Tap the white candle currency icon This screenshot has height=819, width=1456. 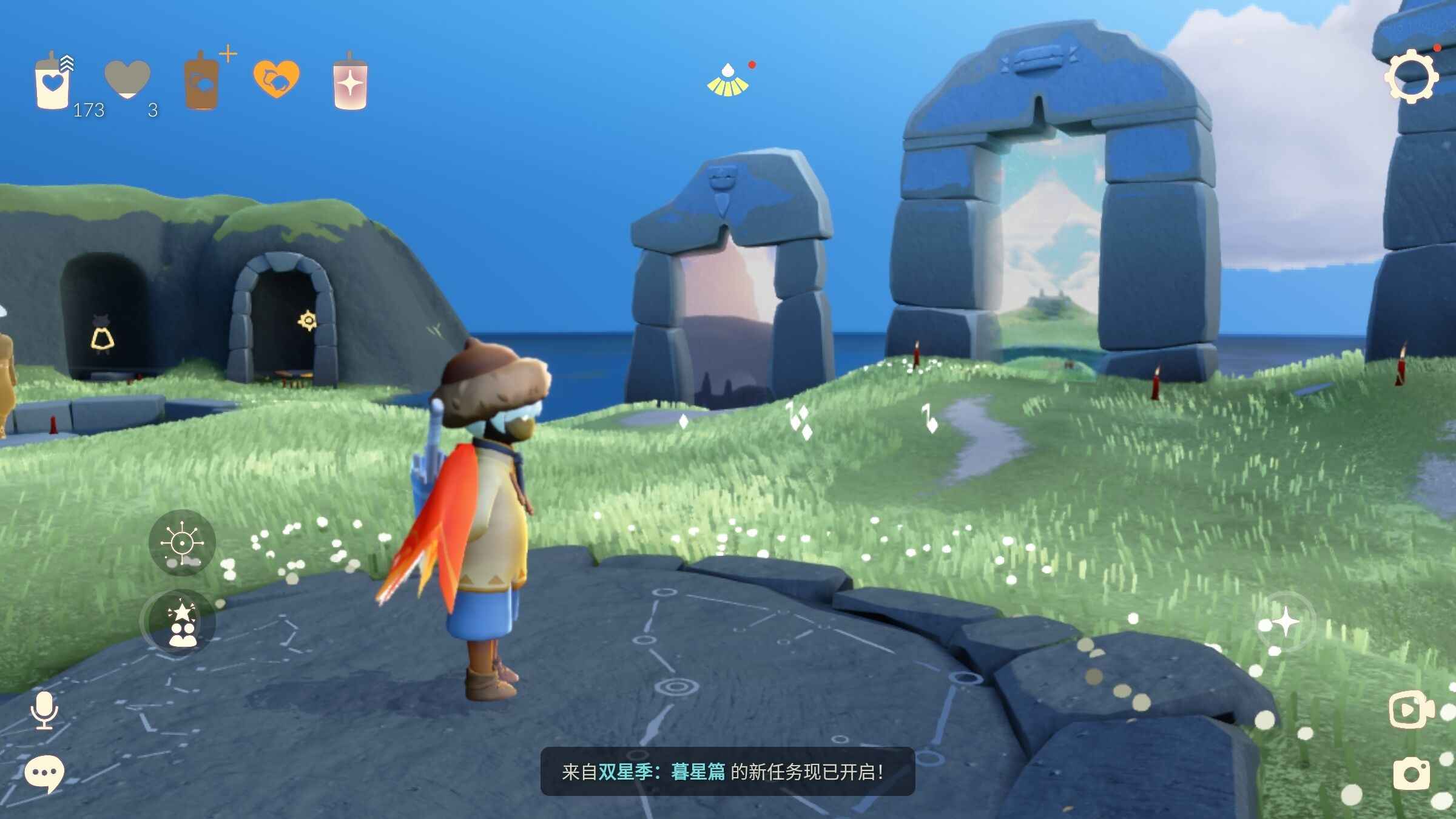click(53, 82)
